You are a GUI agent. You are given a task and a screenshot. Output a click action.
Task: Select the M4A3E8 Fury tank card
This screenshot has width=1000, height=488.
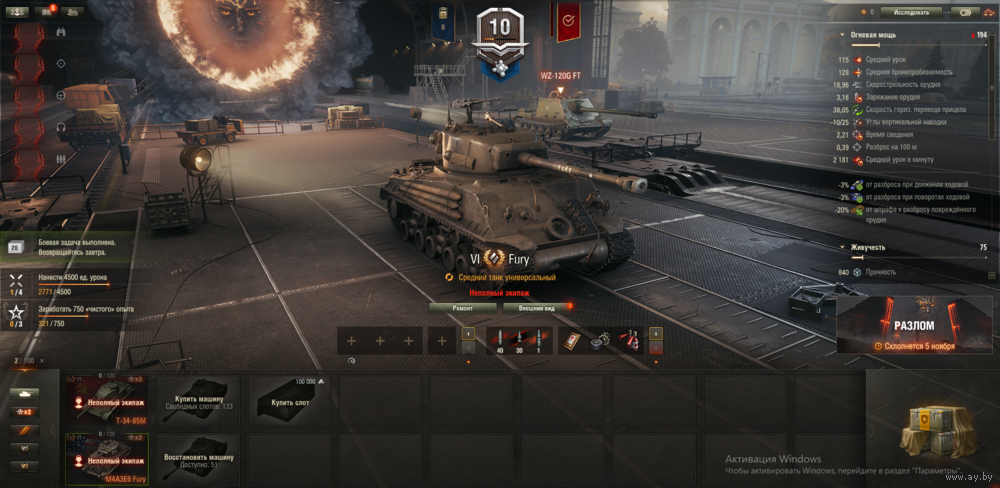click(x=105, y=460)
